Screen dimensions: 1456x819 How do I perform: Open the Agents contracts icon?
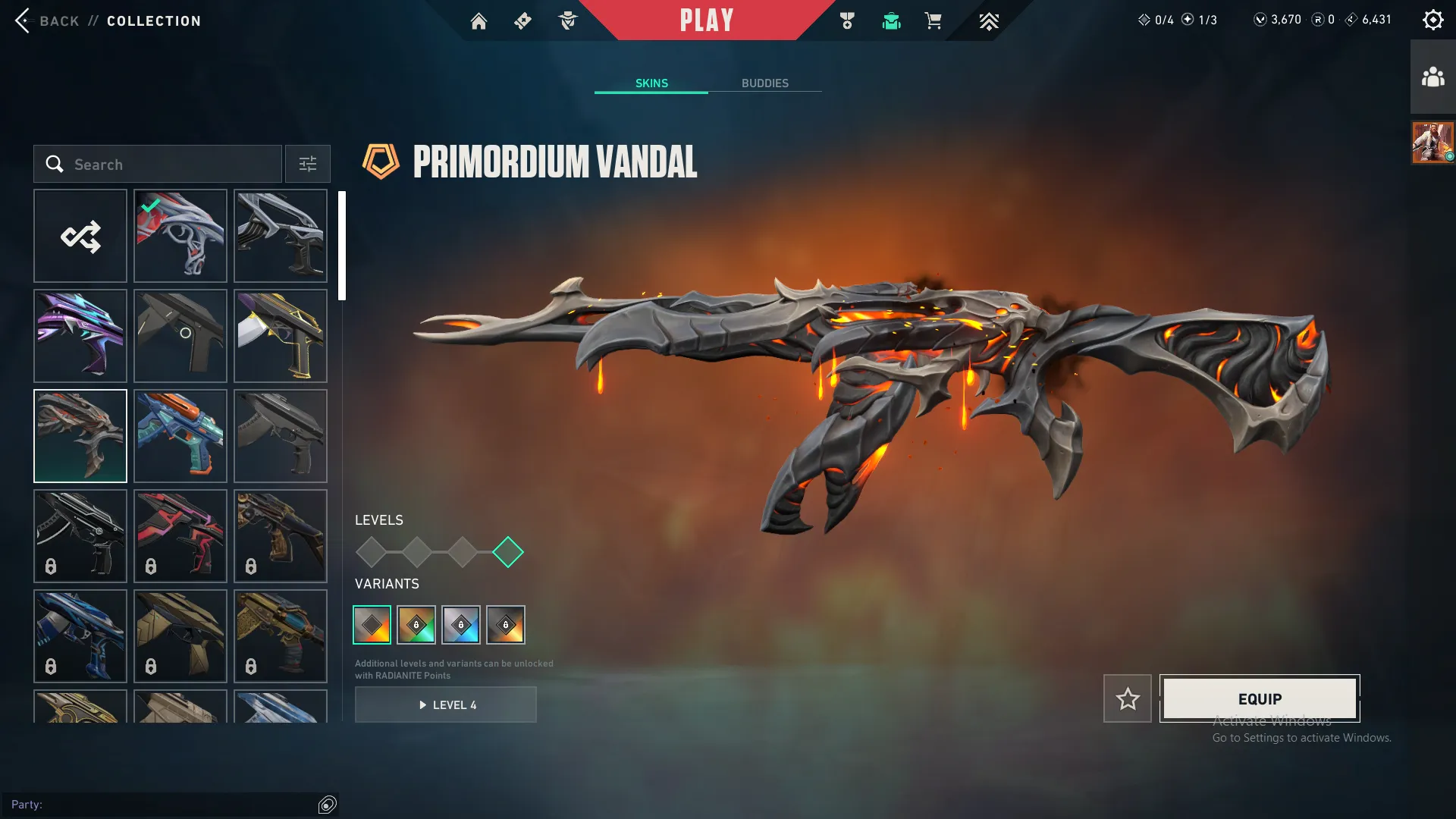coord(568,20)
